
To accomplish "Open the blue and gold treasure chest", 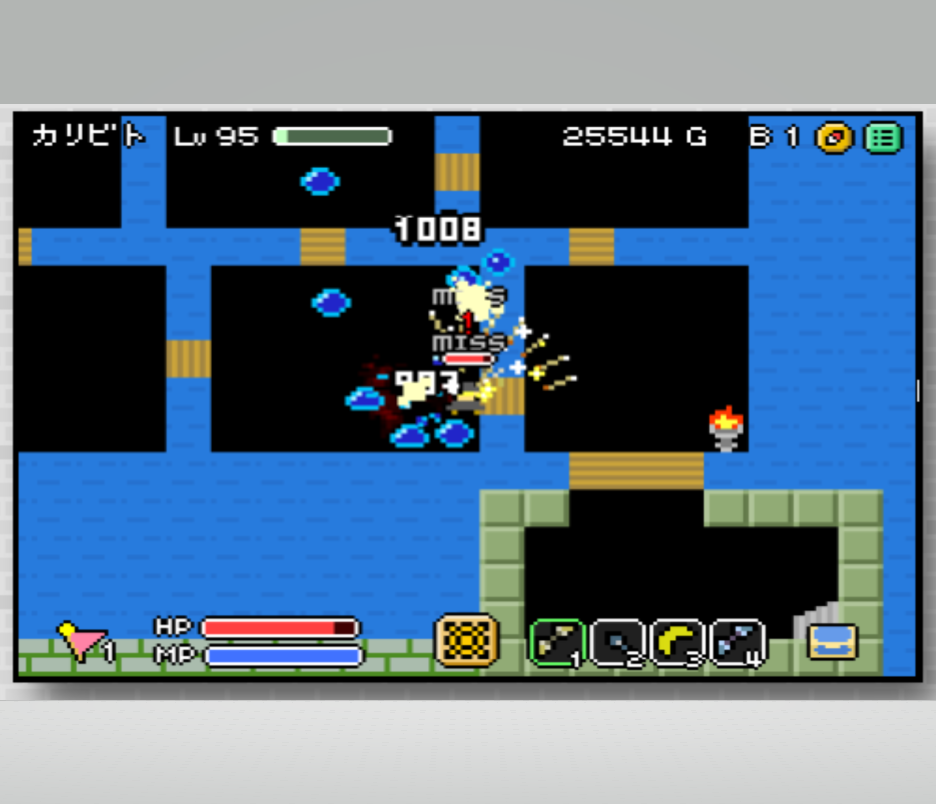I will click(833, 641).
